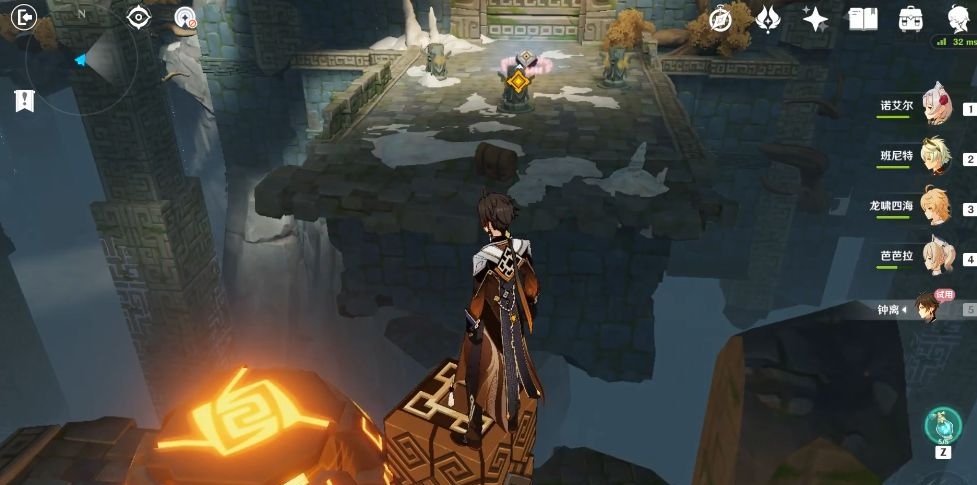Select the active trial character 钟离
This screenshot has width=977, height=485.
pyautogui.click(x=932, y=308)
